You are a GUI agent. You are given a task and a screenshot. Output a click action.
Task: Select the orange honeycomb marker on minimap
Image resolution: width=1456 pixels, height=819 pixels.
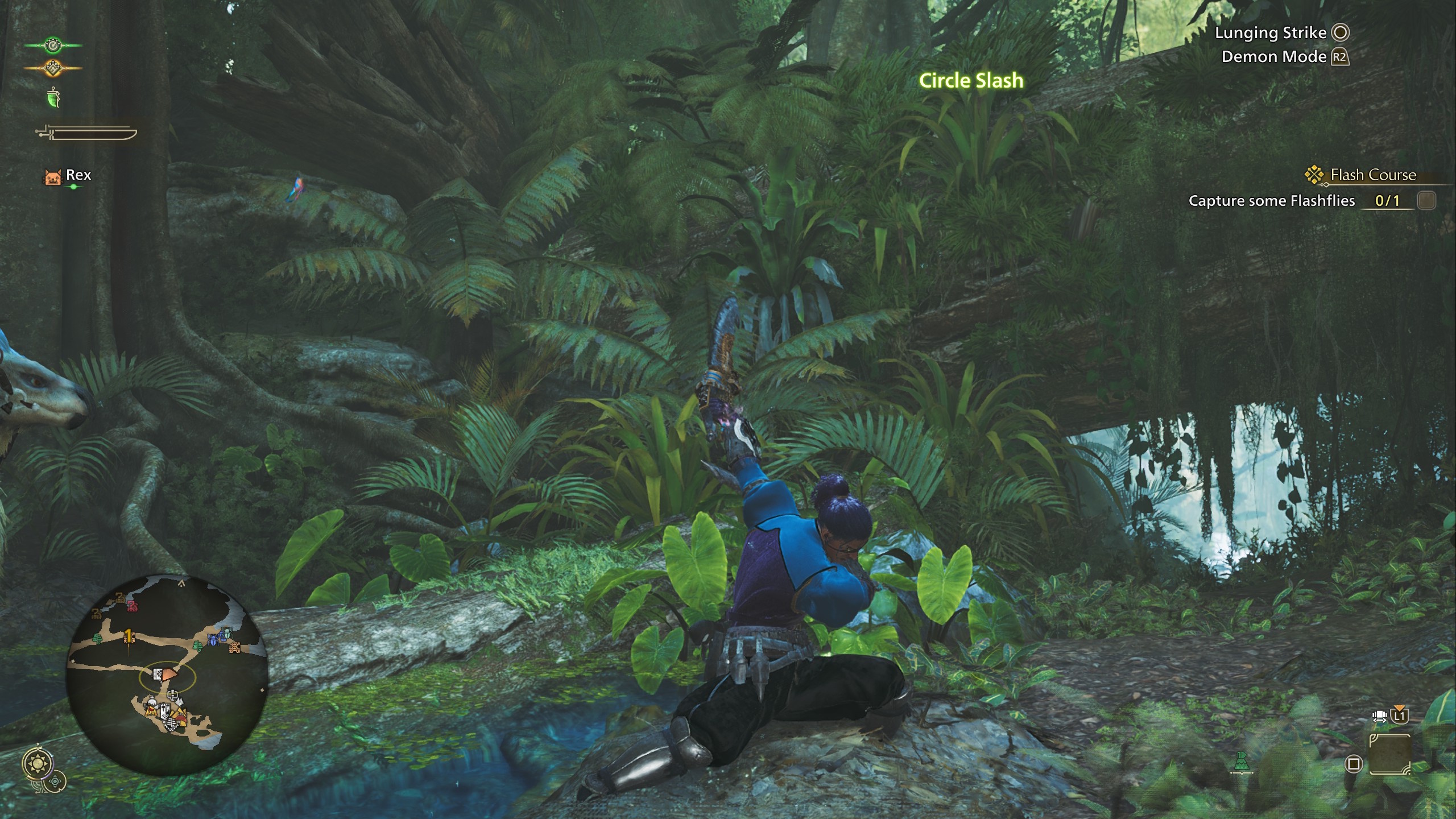pos(234,647)
